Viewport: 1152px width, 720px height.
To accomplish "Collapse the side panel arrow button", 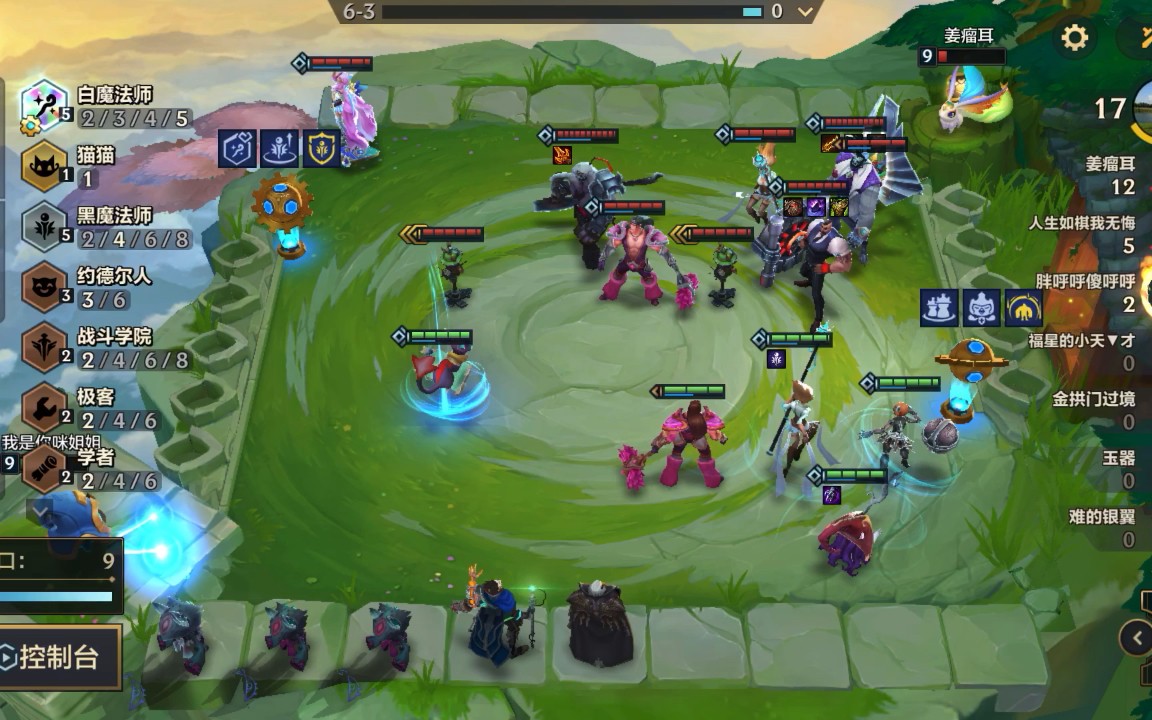I will [1137, 637].
